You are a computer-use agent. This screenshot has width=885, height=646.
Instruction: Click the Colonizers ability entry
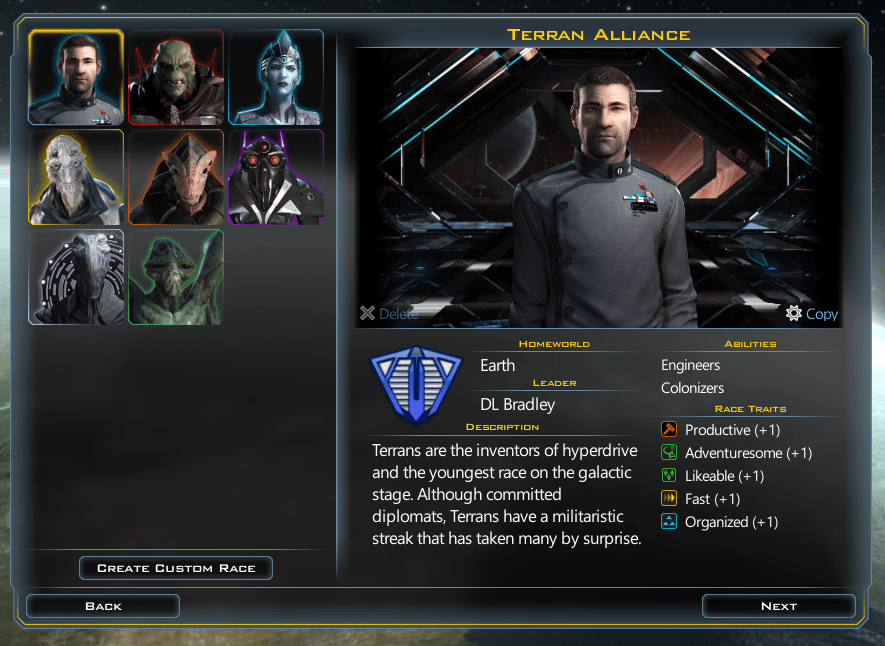(x=692, y=388)
